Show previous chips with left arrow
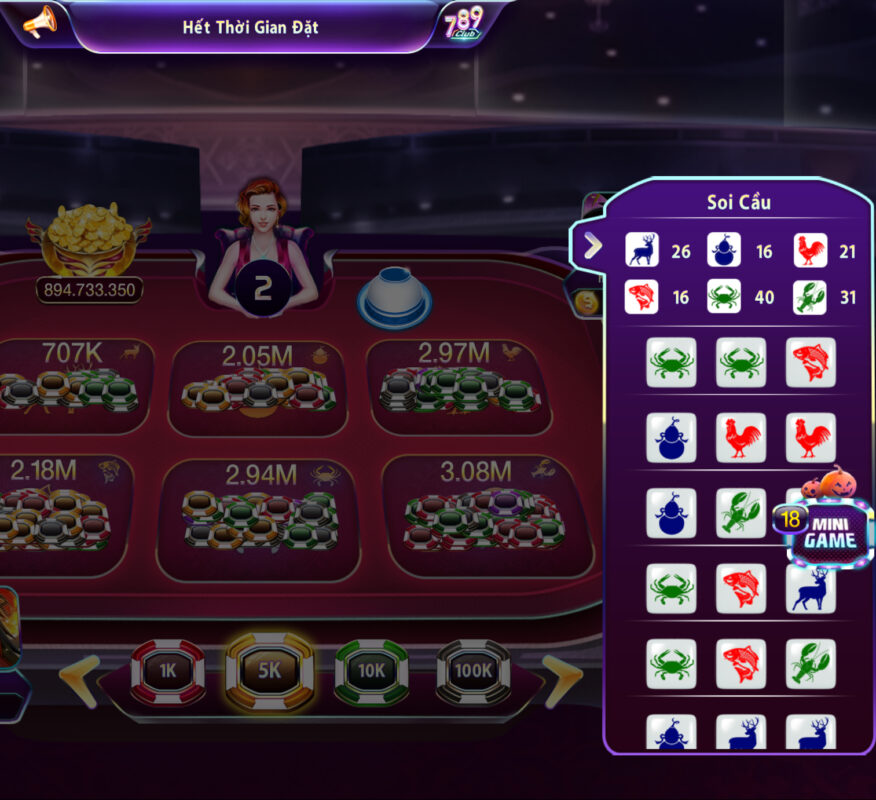876x800 pixels. (79, 681)
